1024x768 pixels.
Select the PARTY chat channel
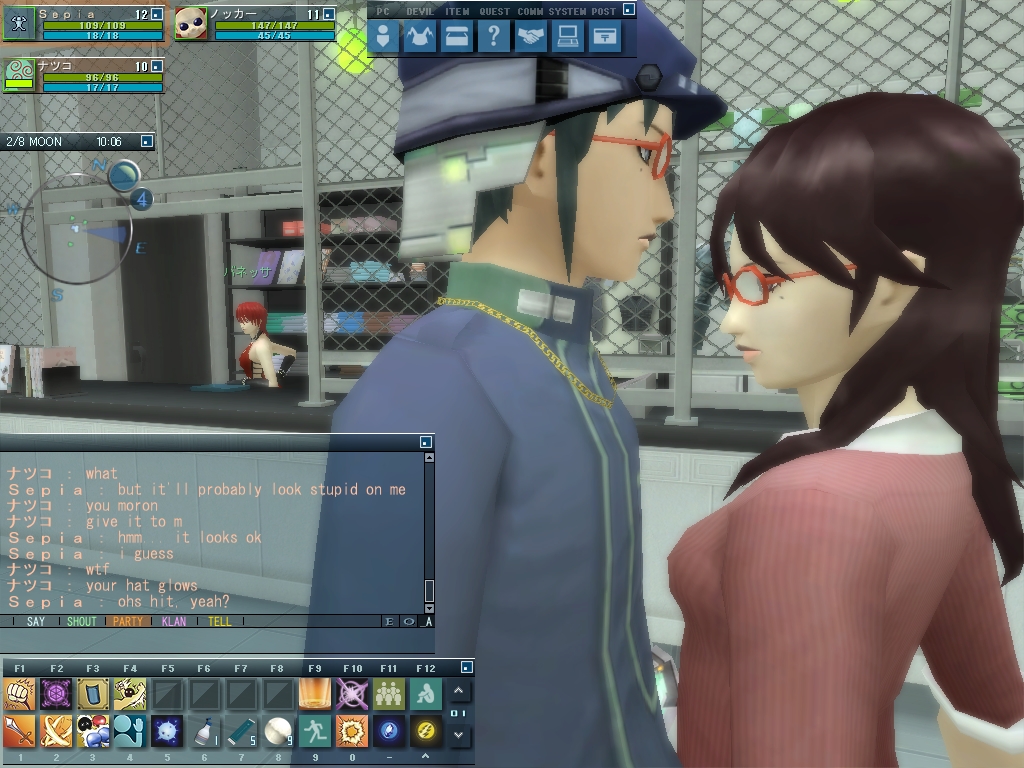(128, 621)
